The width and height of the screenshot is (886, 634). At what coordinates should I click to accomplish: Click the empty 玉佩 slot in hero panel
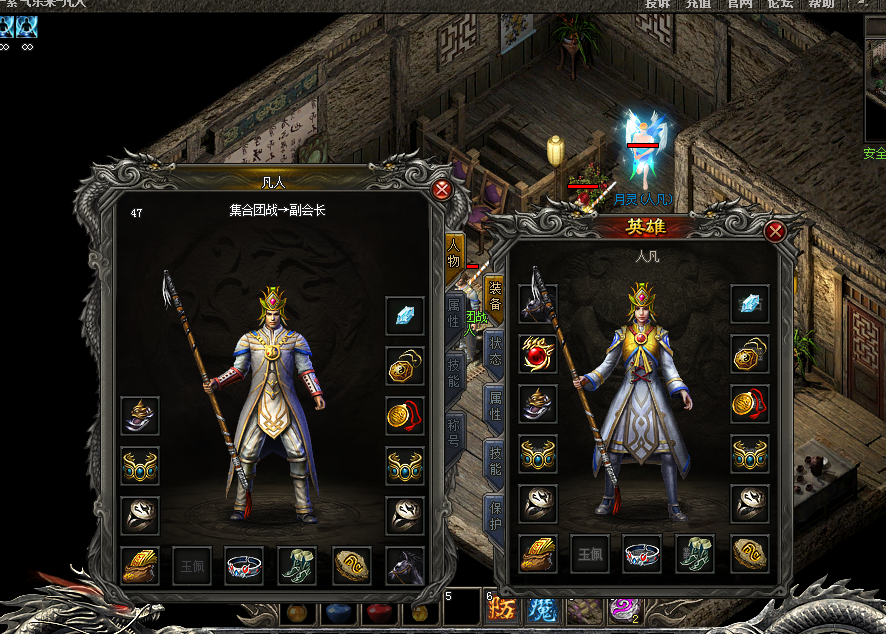coord(590,553)
